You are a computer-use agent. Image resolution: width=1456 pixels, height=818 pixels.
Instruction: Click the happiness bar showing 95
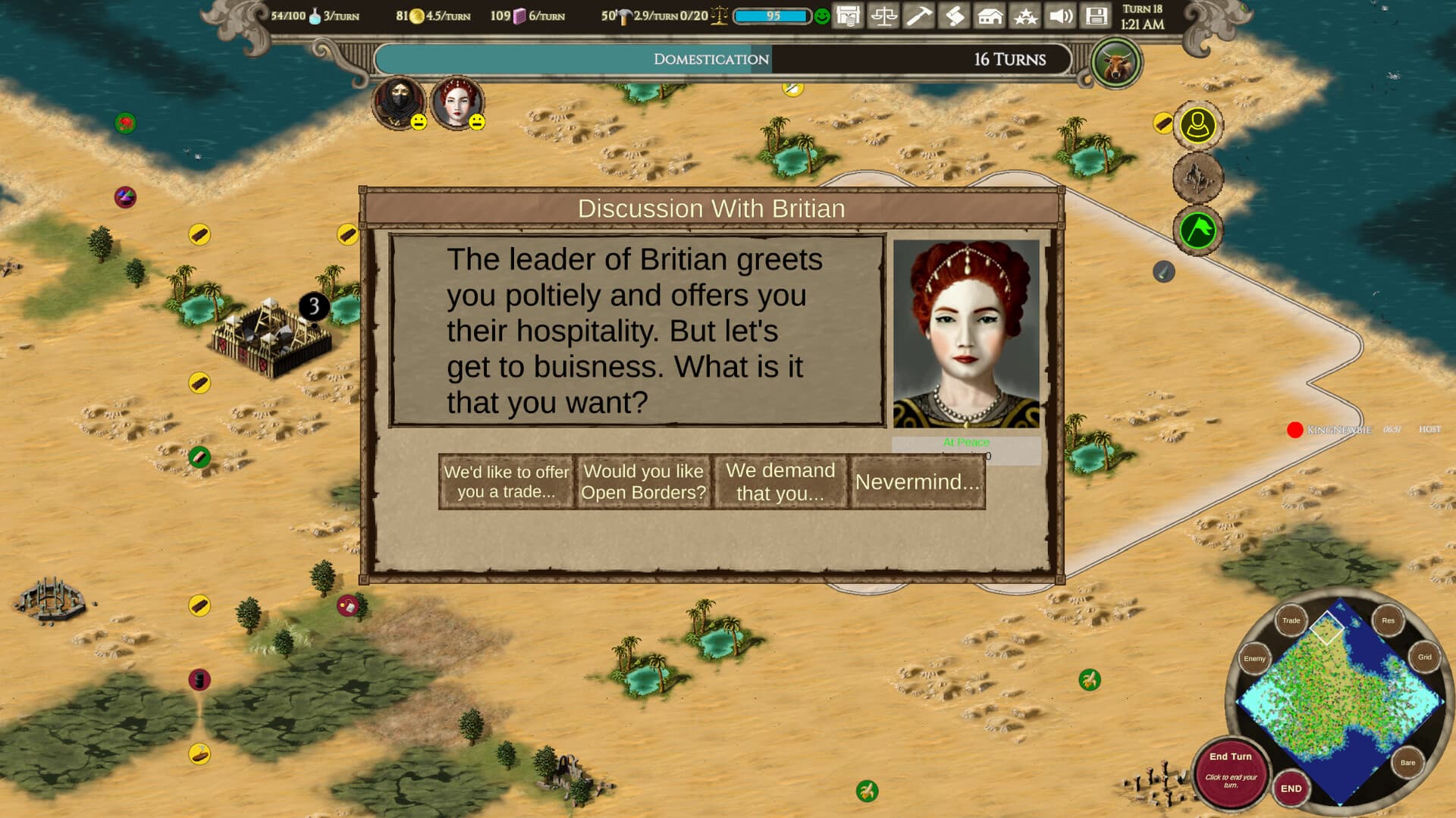[770, 15]
